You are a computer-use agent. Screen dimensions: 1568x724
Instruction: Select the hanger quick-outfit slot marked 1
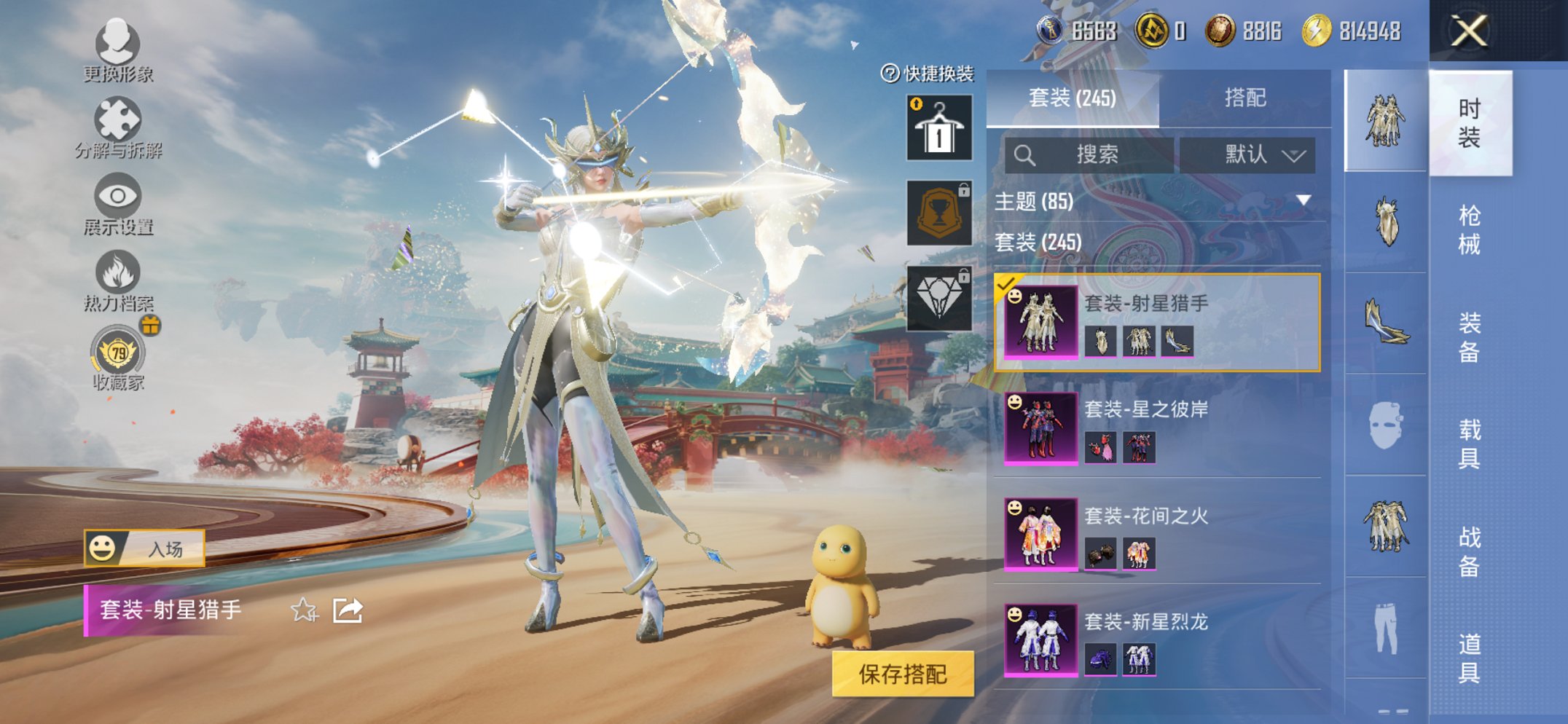pyautogui.click(x=939, y=130)
